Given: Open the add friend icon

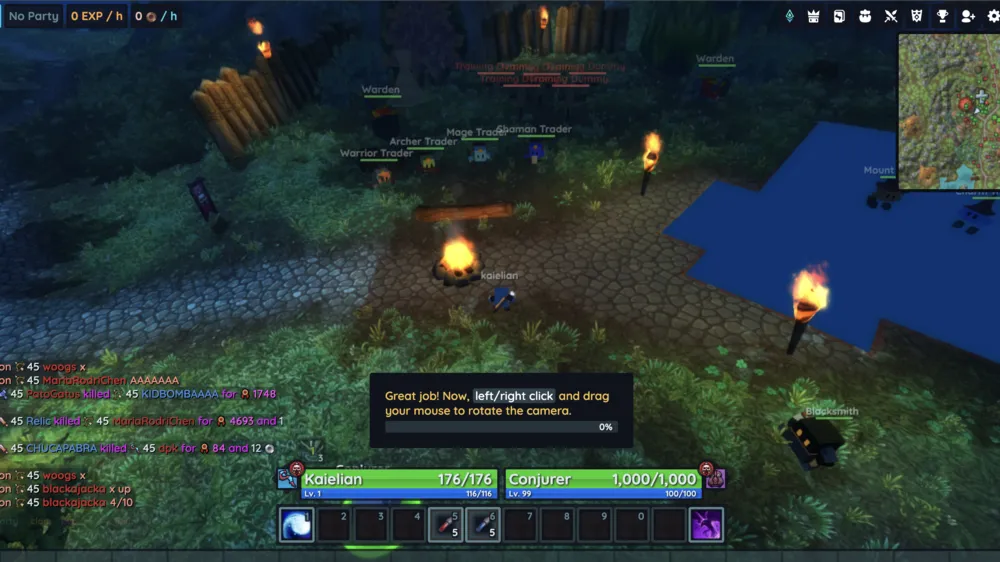Looking at the screenshot, I should pos(967,16).
